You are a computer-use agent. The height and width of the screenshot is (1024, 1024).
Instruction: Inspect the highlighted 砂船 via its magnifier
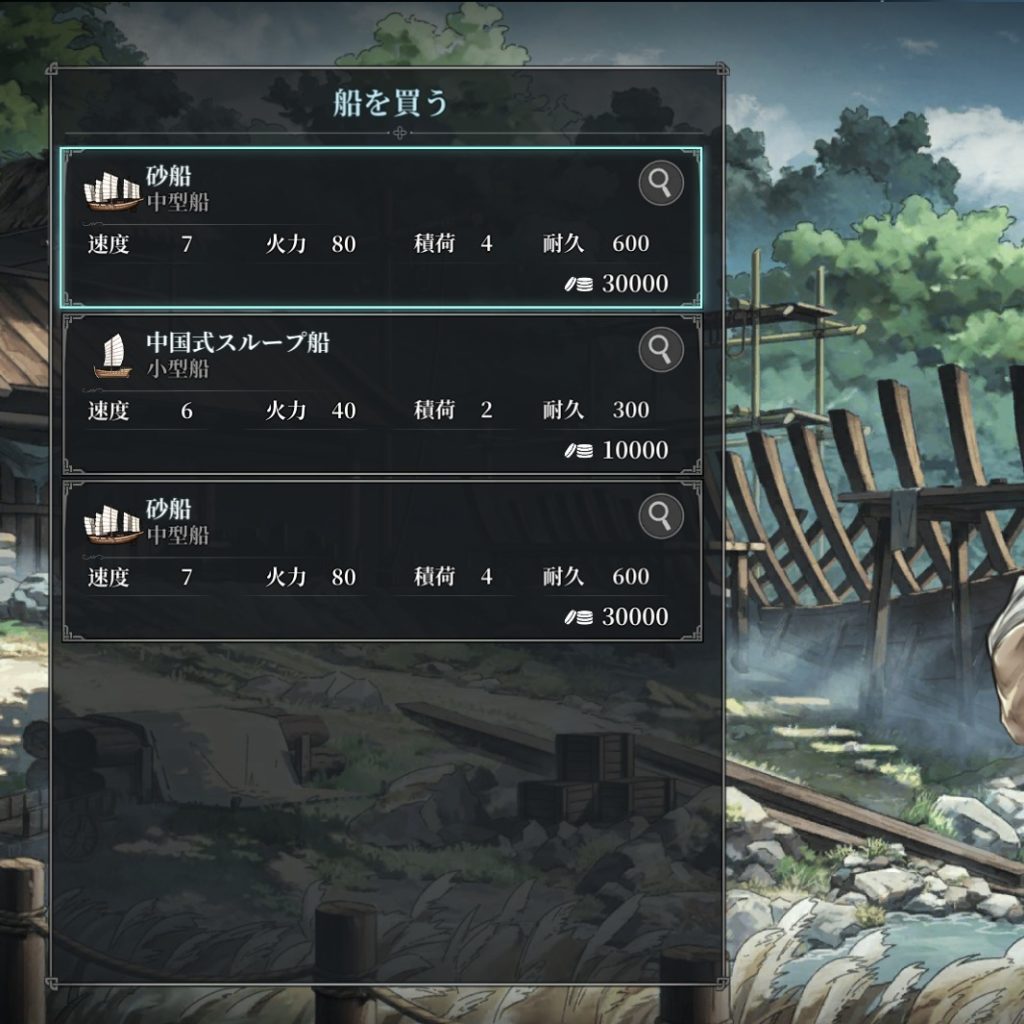(x=660, y=184)
